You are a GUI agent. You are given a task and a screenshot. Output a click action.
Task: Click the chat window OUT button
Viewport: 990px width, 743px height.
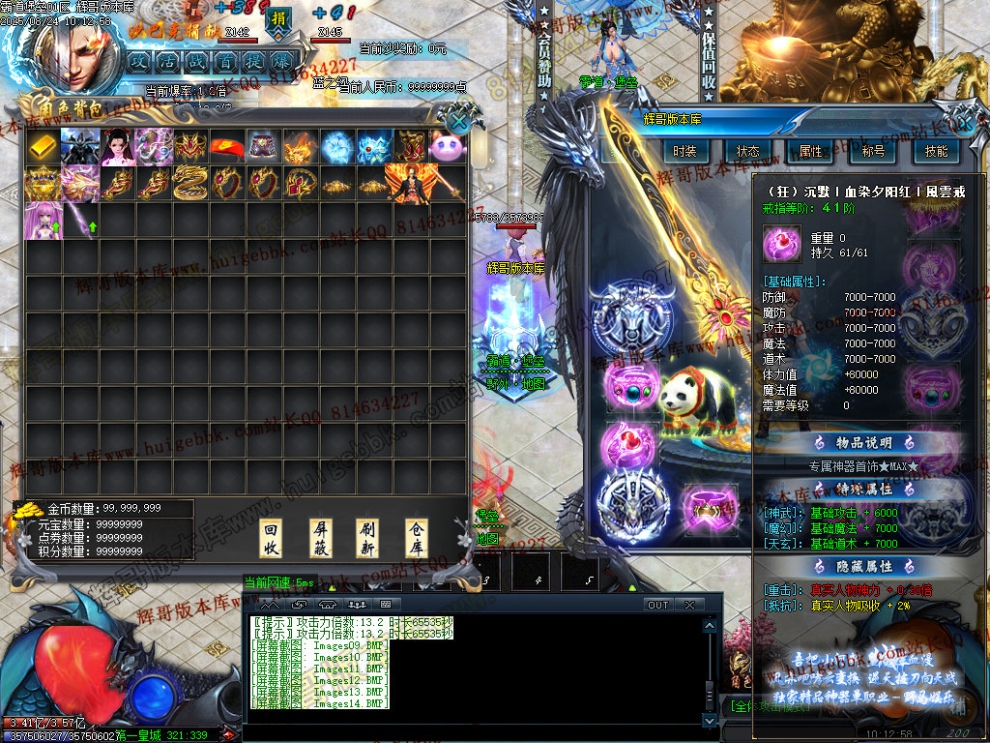click(658, 605)
